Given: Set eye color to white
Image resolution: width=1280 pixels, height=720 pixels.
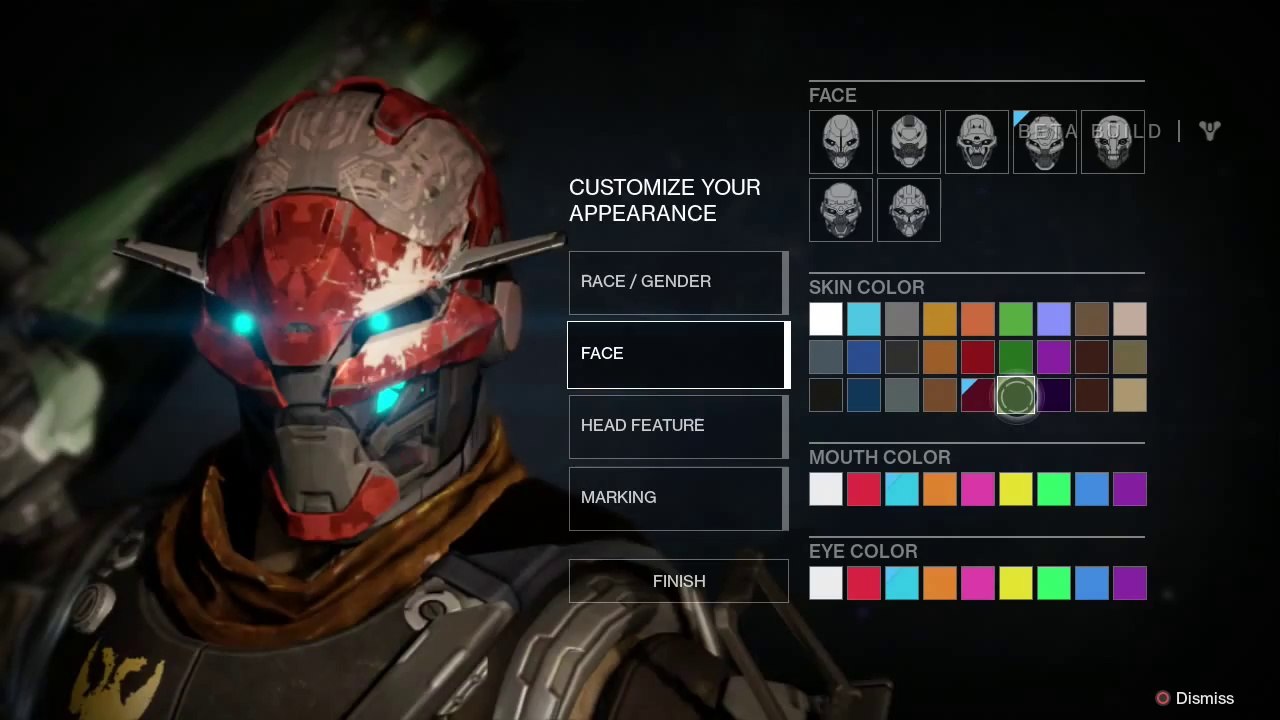Looking at the screenshot, I should [826, 583].
